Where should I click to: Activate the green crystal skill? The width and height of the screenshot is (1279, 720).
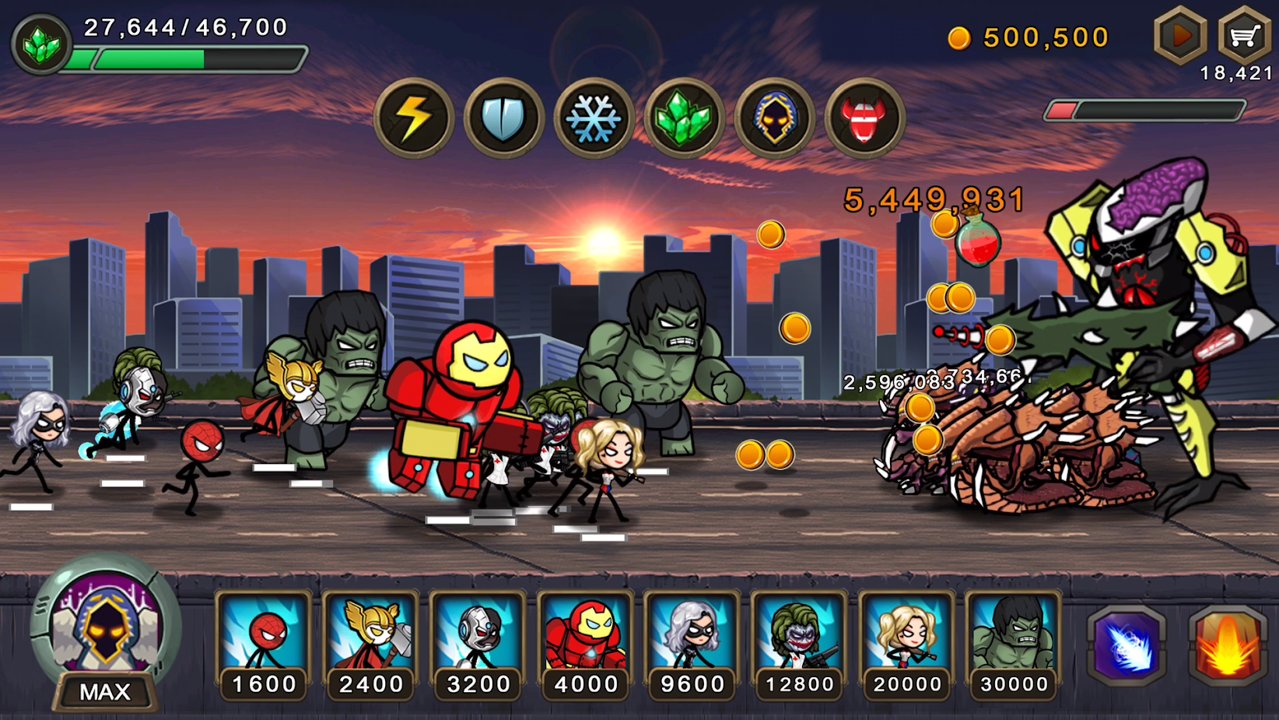[x=684, y=119]
